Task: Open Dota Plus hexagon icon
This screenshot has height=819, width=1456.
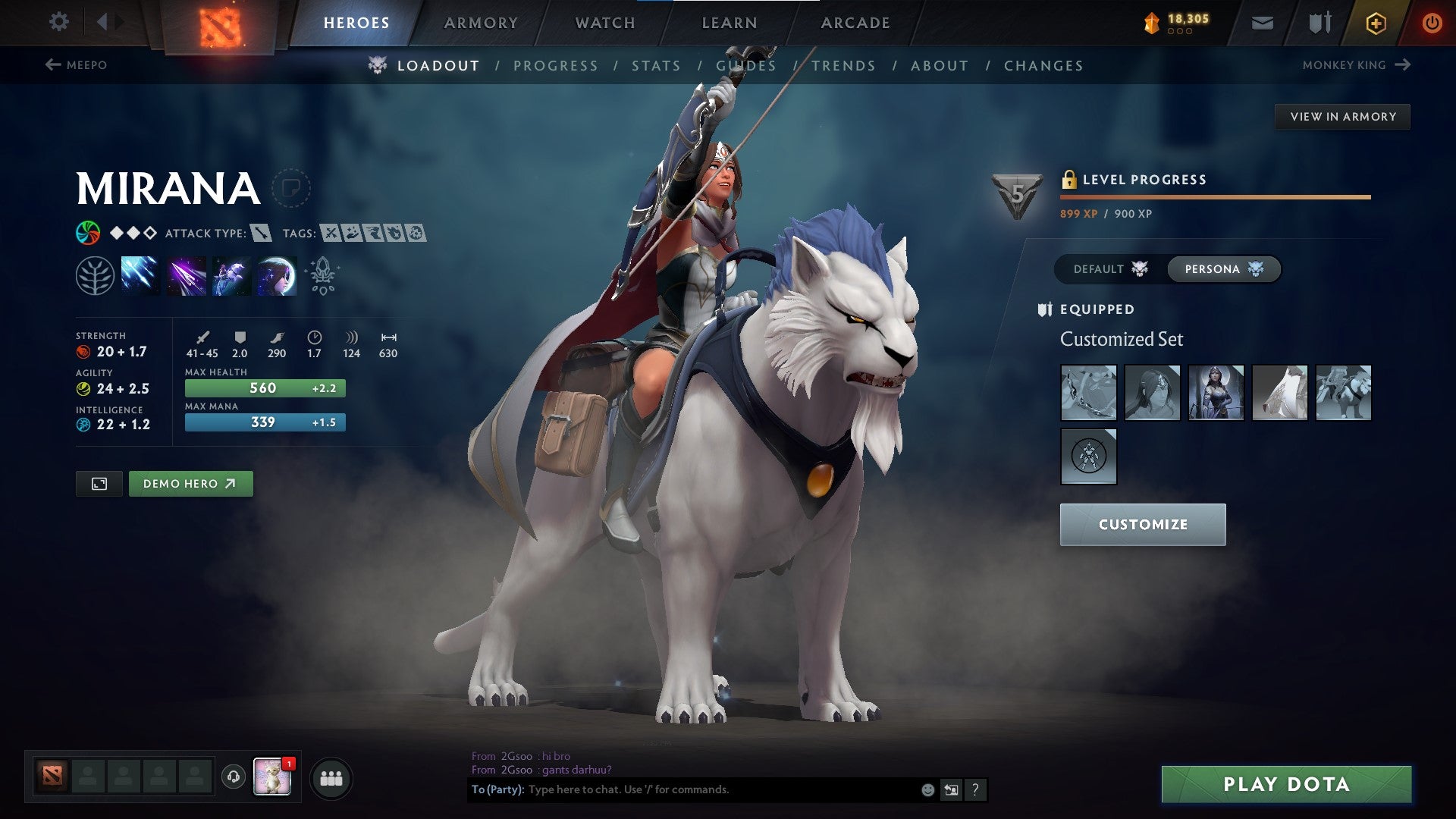Action: point(1375,22)
